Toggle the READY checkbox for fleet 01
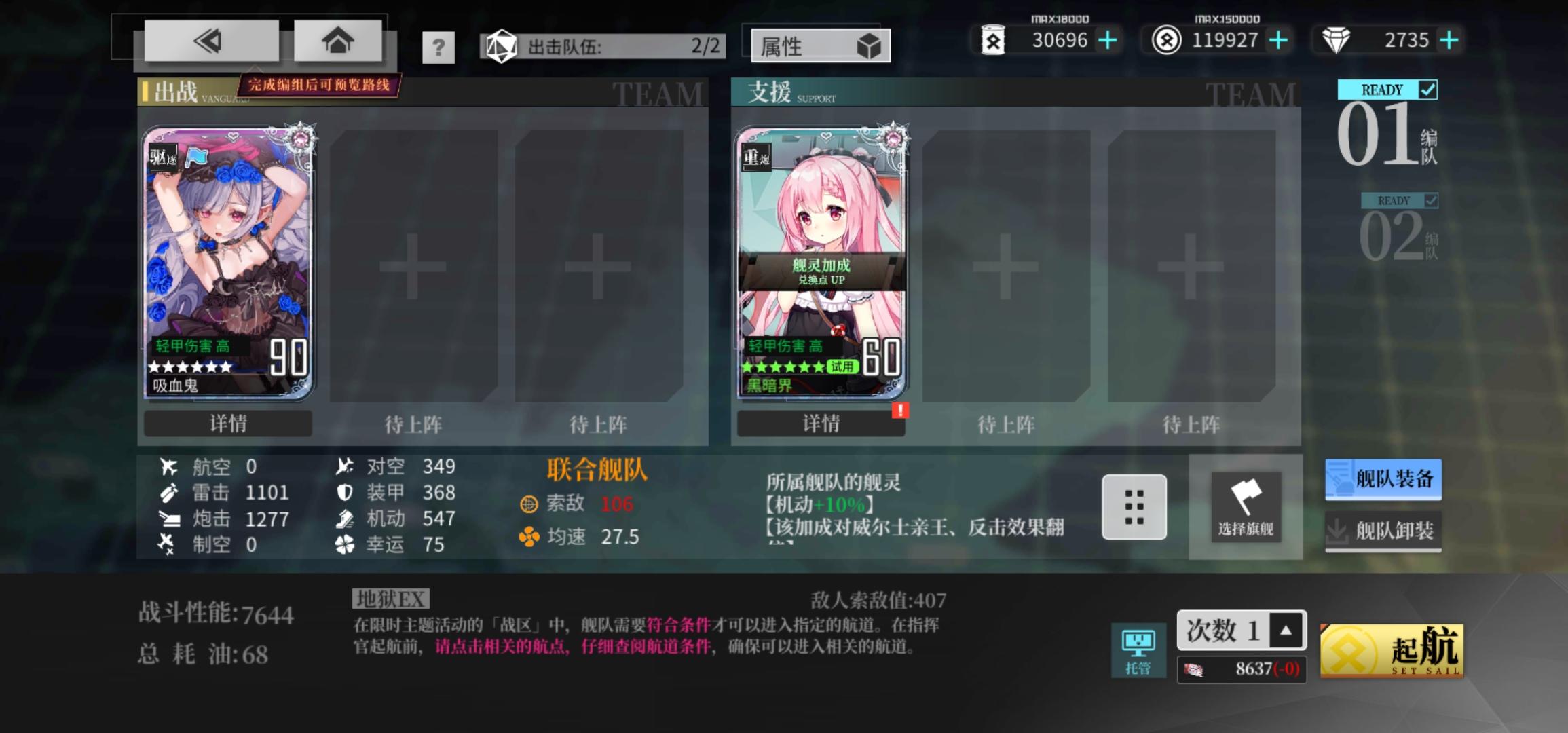 [1428, 89]
